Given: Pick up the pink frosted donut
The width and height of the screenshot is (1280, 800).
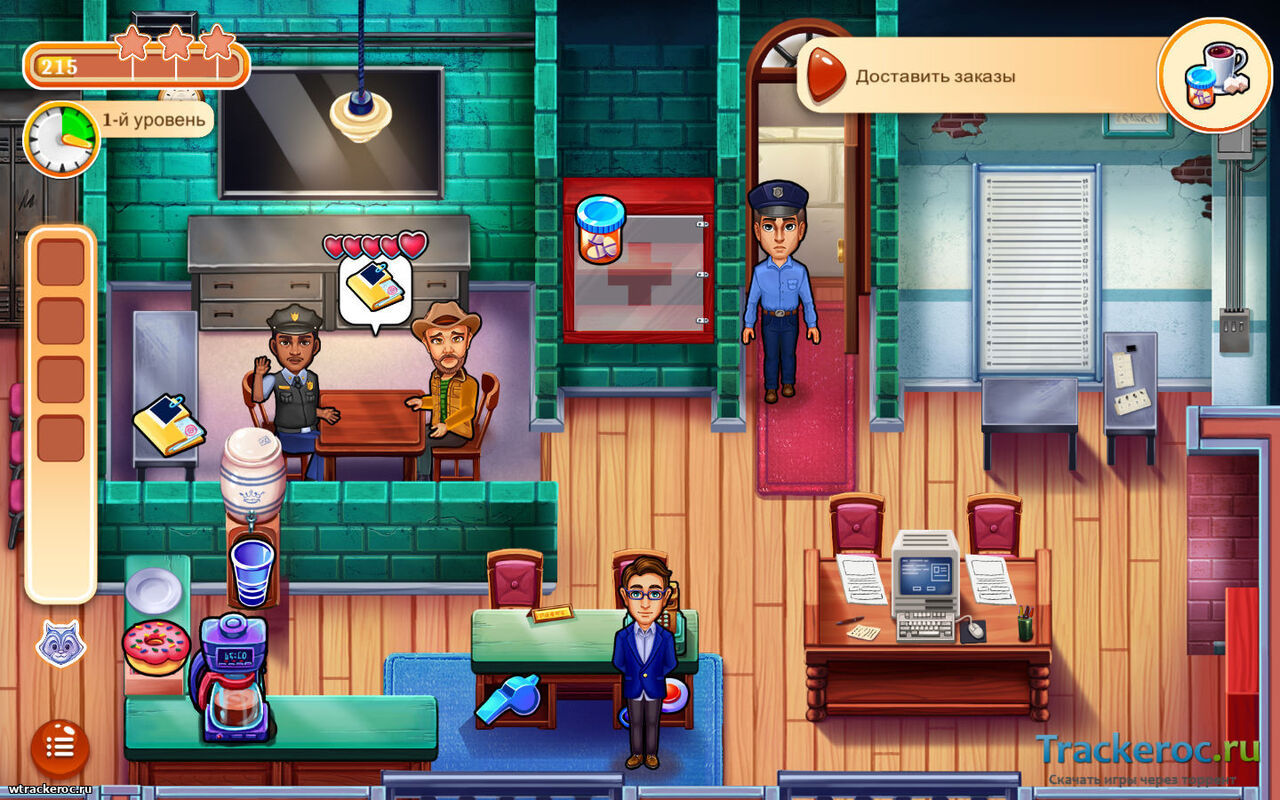Looking at the screenshot, I should tap(156, 647).
